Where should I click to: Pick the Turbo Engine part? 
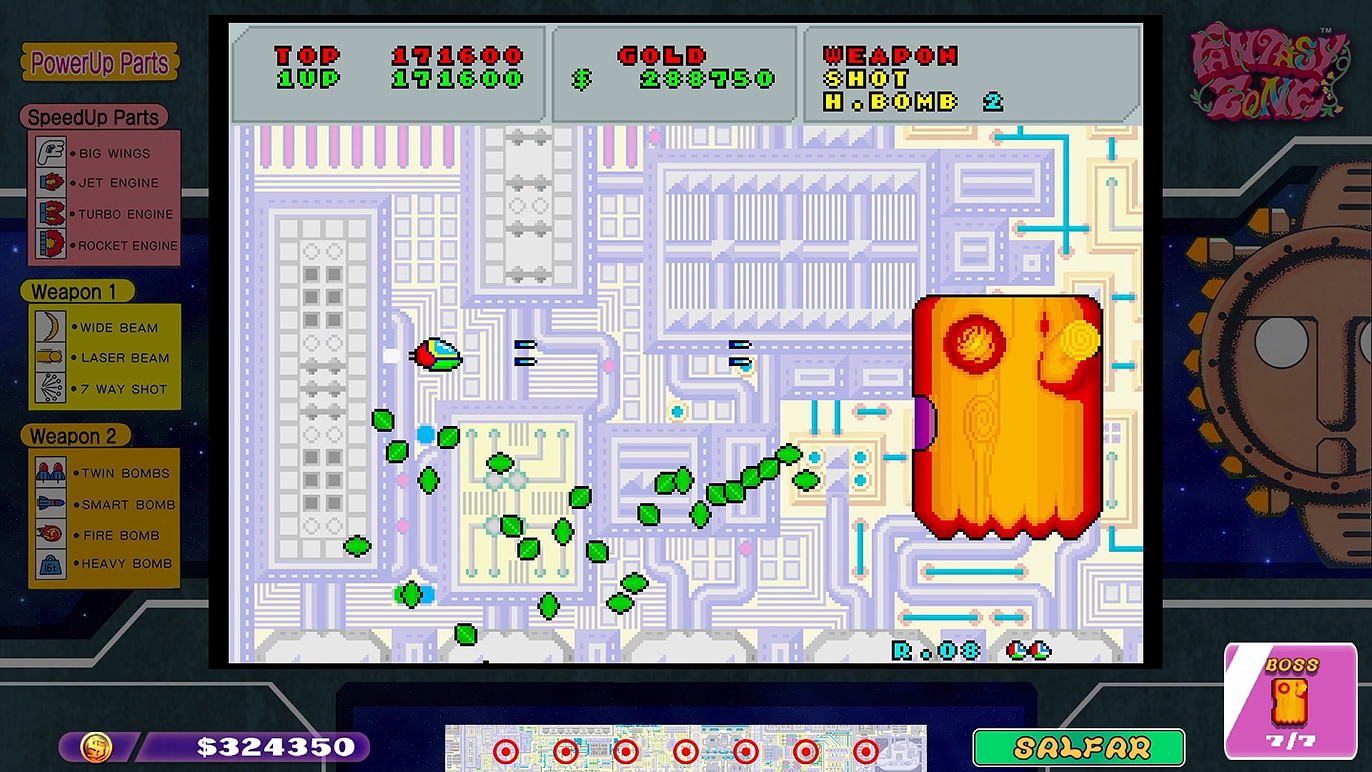[104, 214]
